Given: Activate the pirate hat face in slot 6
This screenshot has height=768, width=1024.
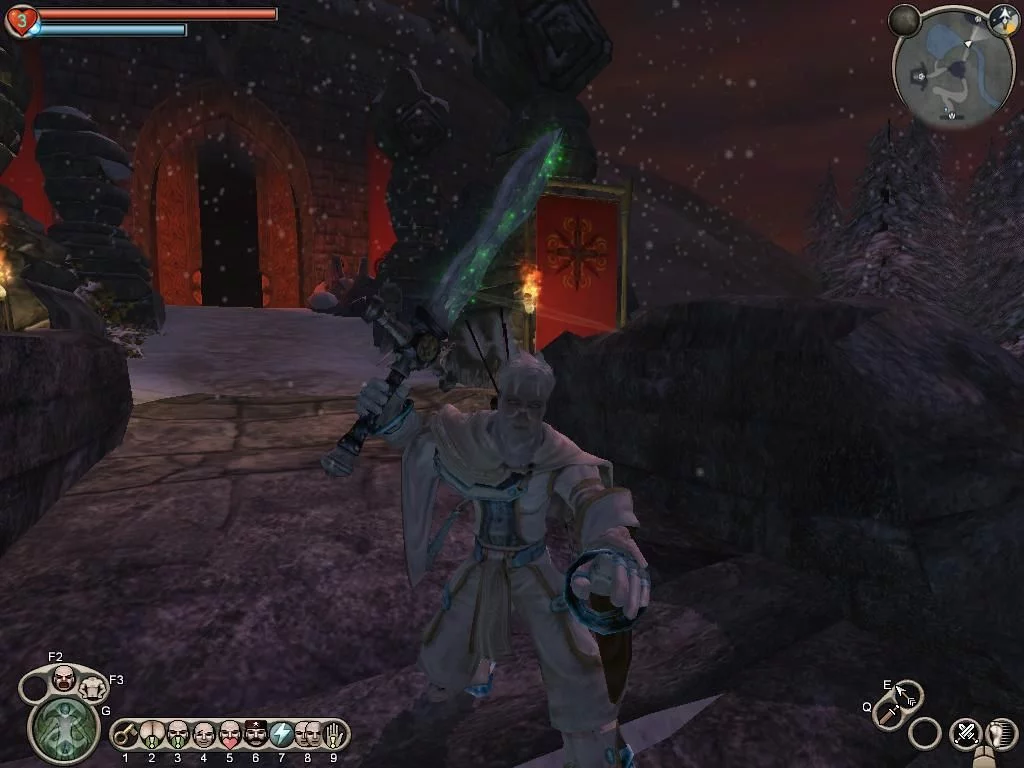Looking at the screenshot, I should pyautogui.click(x=255, y=735).
